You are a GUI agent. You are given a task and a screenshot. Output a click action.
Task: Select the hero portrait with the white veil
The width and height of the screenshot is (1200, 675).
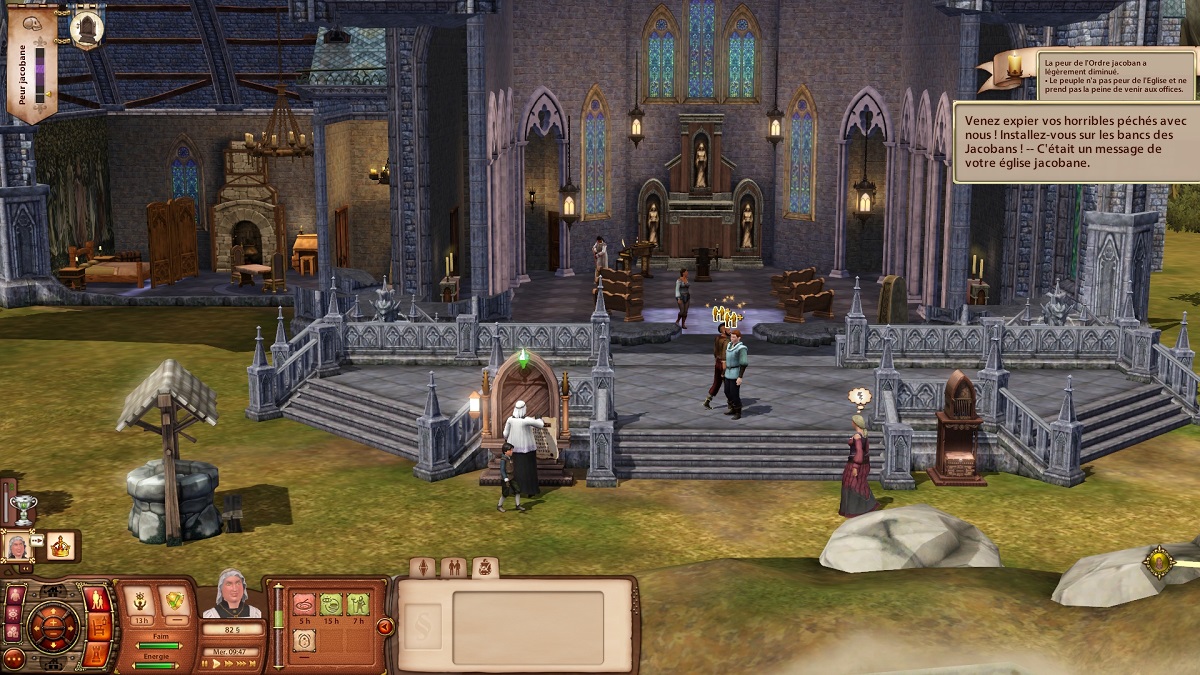[x=17, y=547]
